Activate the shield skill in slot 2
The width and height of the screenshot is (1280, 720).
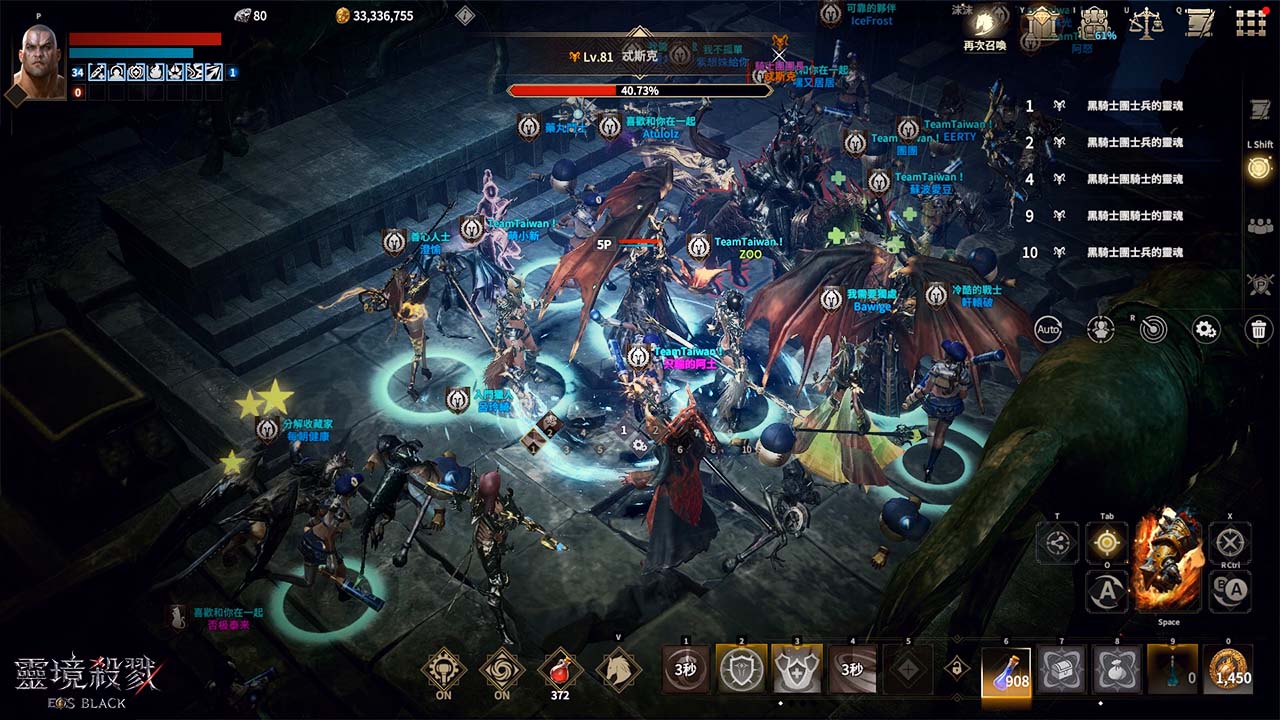(x=742, y=669)
